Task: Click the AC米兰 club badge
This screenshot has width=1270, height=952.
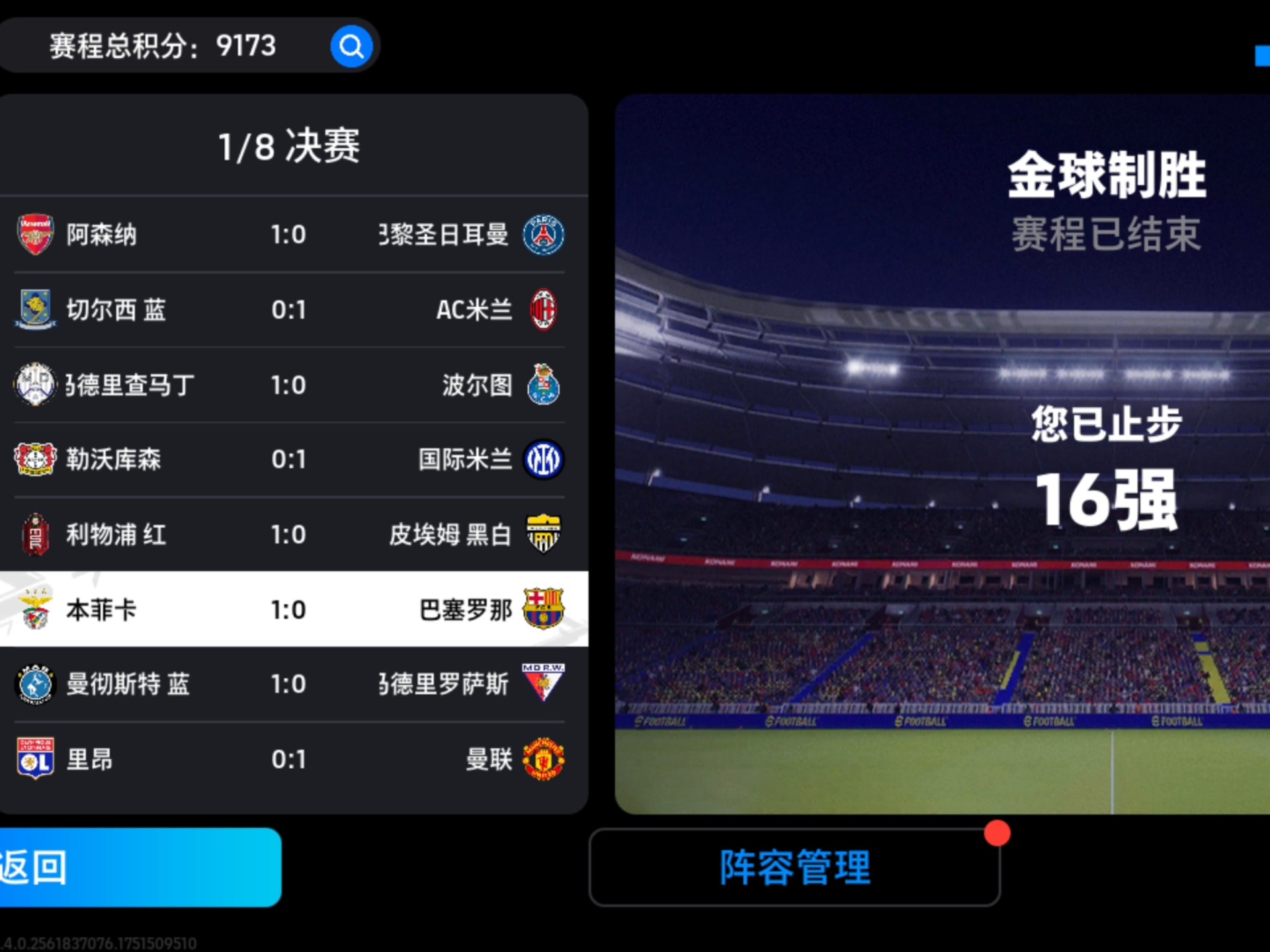Action: (544, 309)
